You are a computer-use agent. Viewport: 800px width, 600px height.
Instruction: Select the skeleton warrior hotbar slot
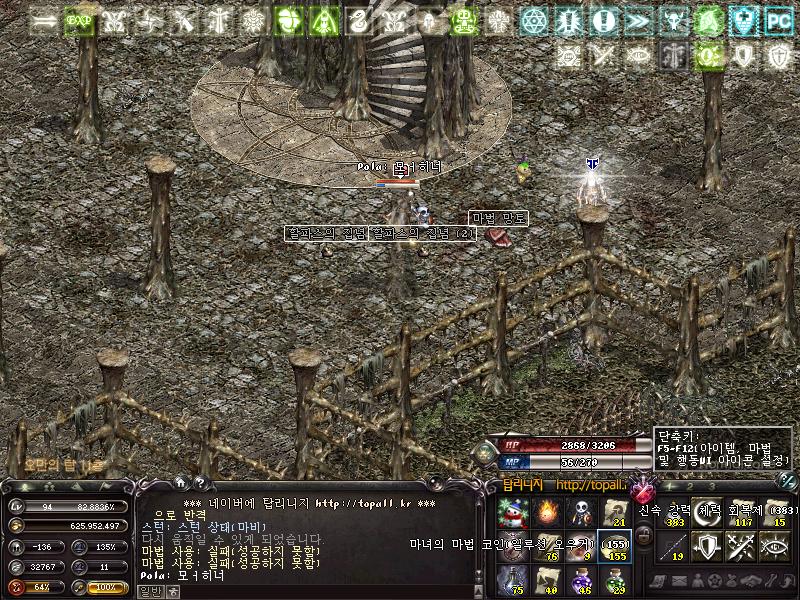[x=579, y=513]
